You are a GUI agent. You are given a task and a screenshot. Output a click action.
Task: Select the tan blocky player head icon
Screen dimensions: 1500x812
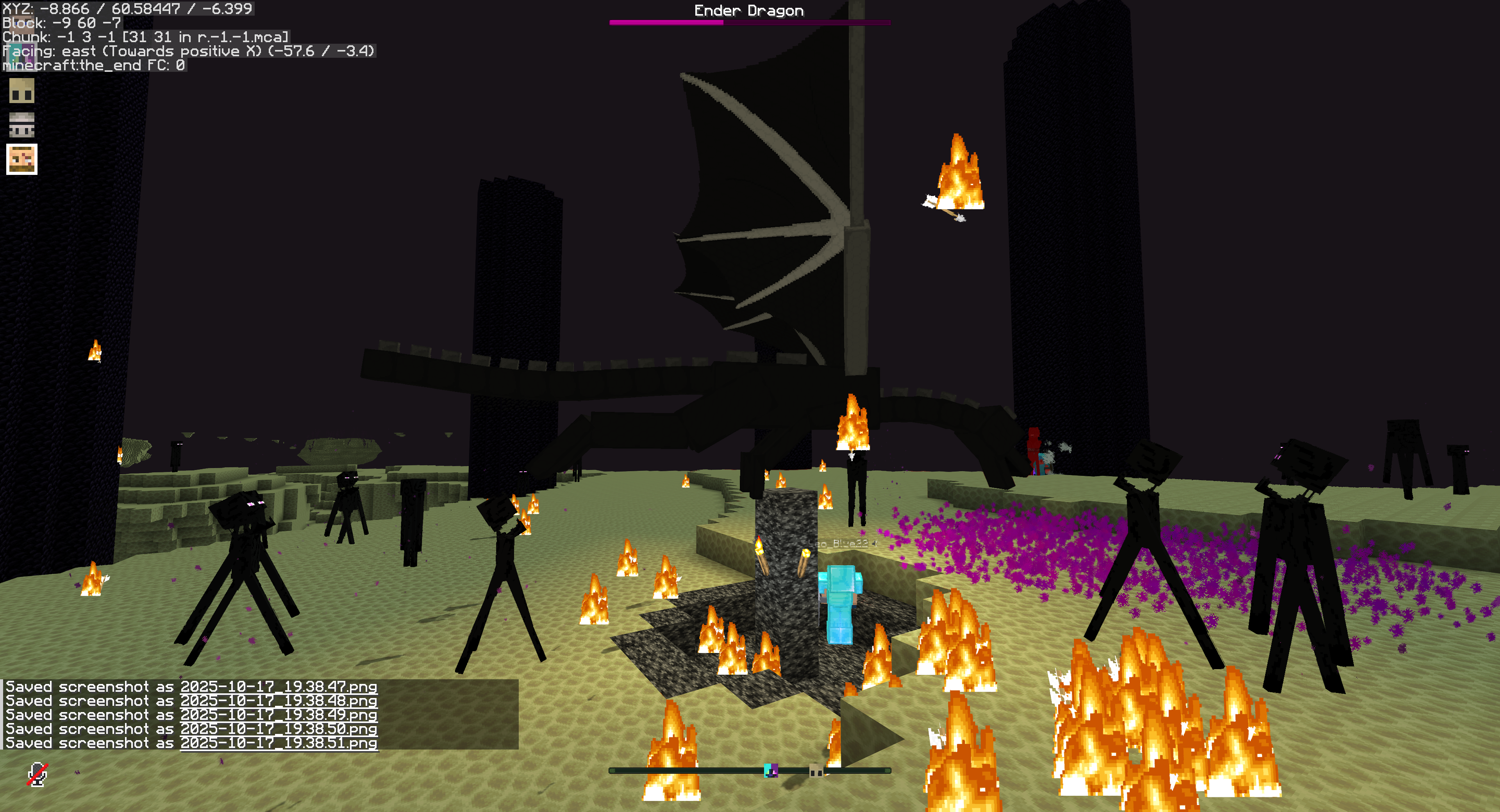click(21, 91)
